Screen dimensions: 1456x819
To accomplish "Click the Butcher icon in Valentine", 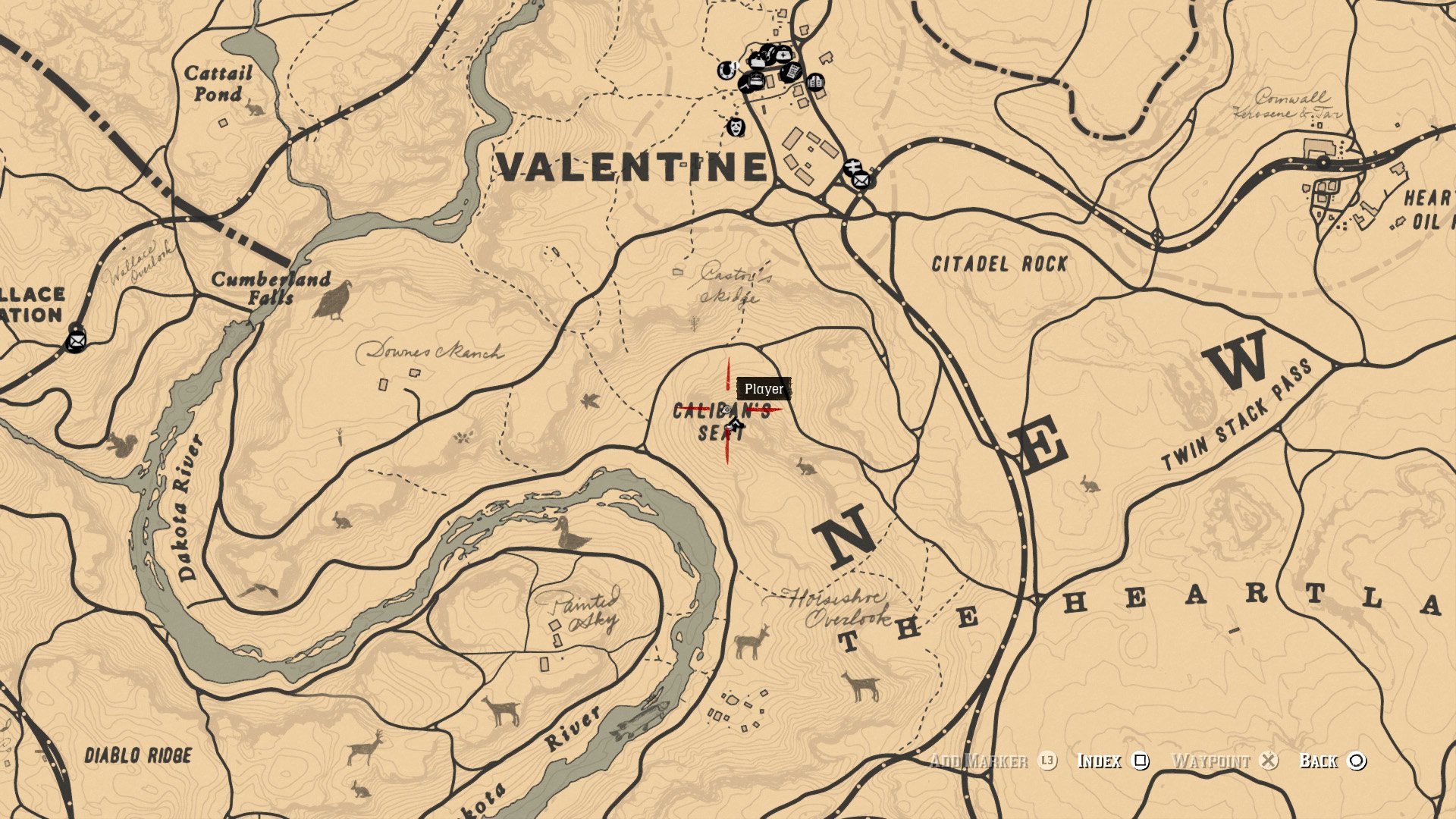I will coord(757,61).
